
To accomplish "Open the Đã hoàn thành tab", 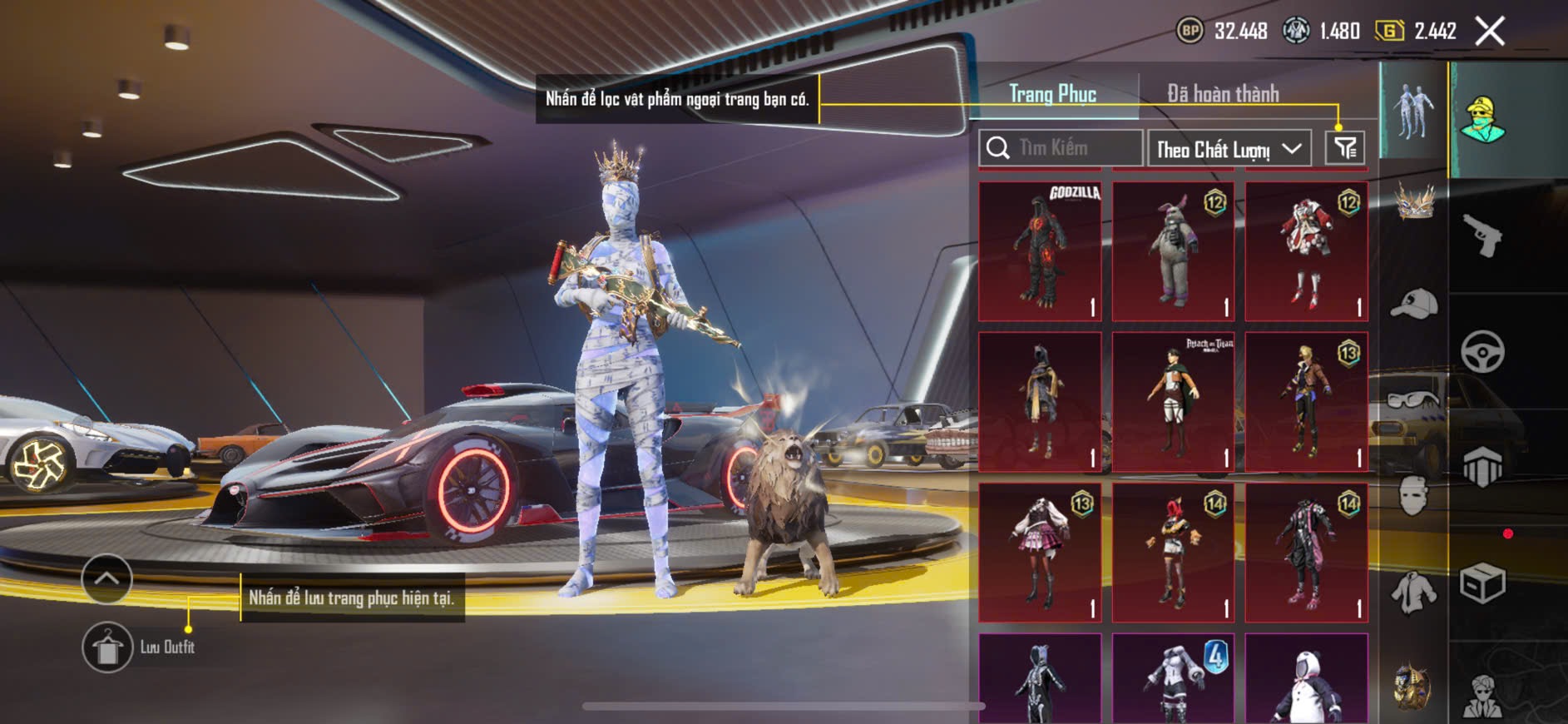I will pos(1223,94).
